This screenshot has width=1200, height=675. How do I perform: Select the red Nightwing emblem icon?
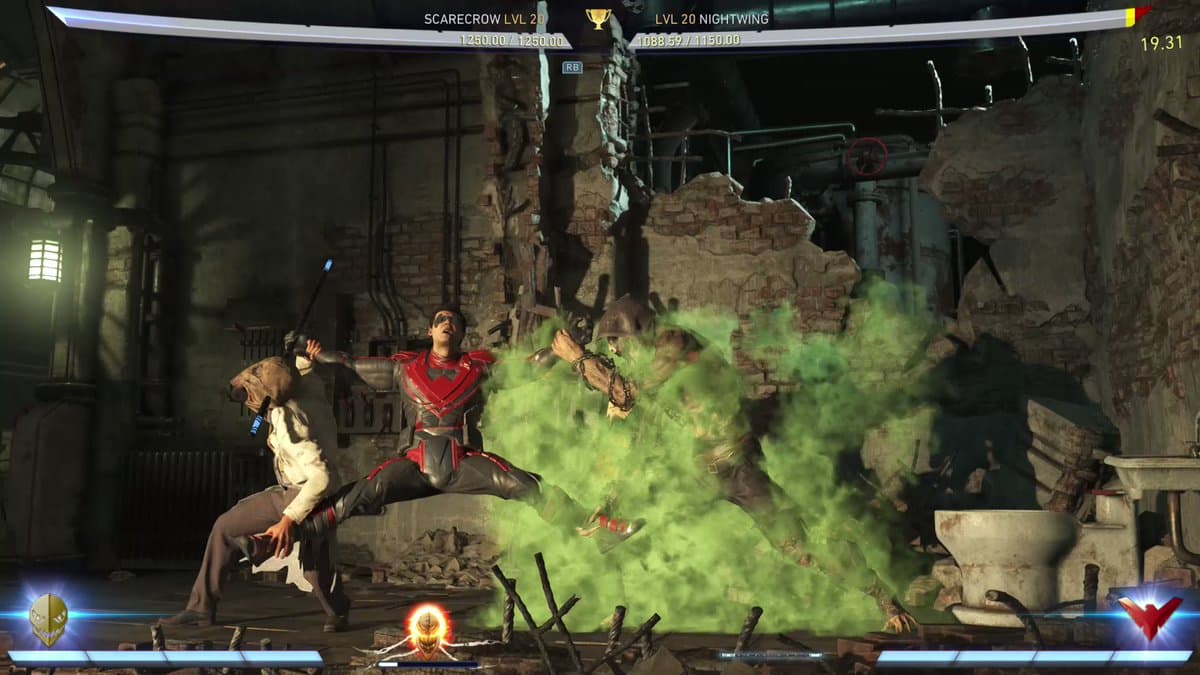pos(1149,616)
